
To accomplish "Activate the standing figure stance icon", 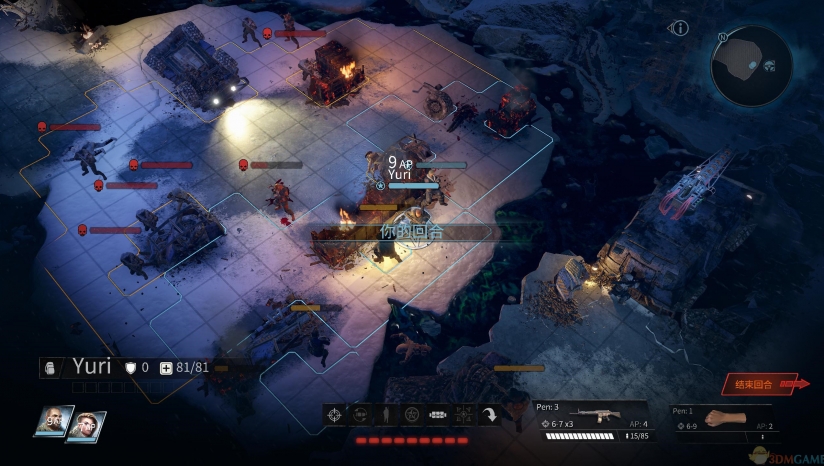I will coord(386,416).
